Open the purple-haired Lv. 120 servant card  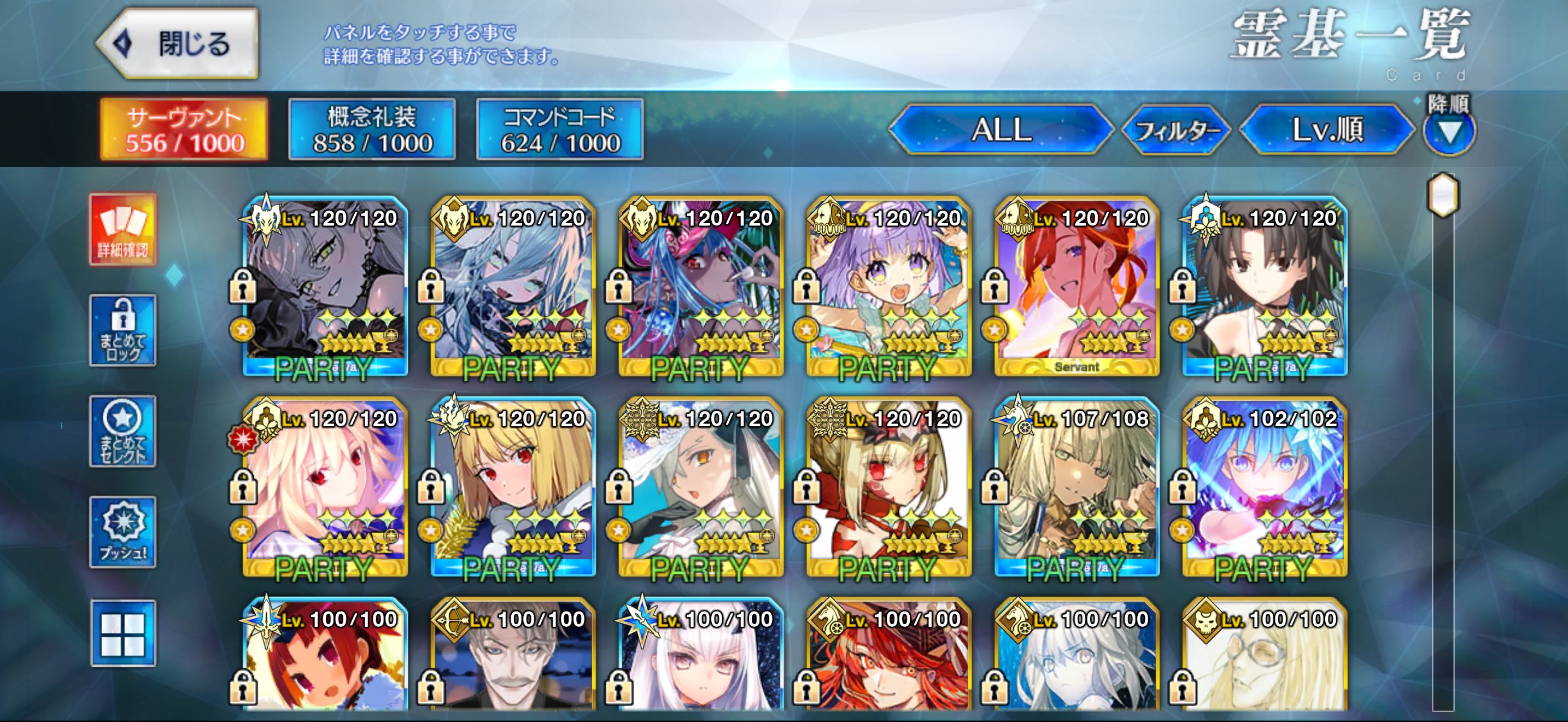888,286
